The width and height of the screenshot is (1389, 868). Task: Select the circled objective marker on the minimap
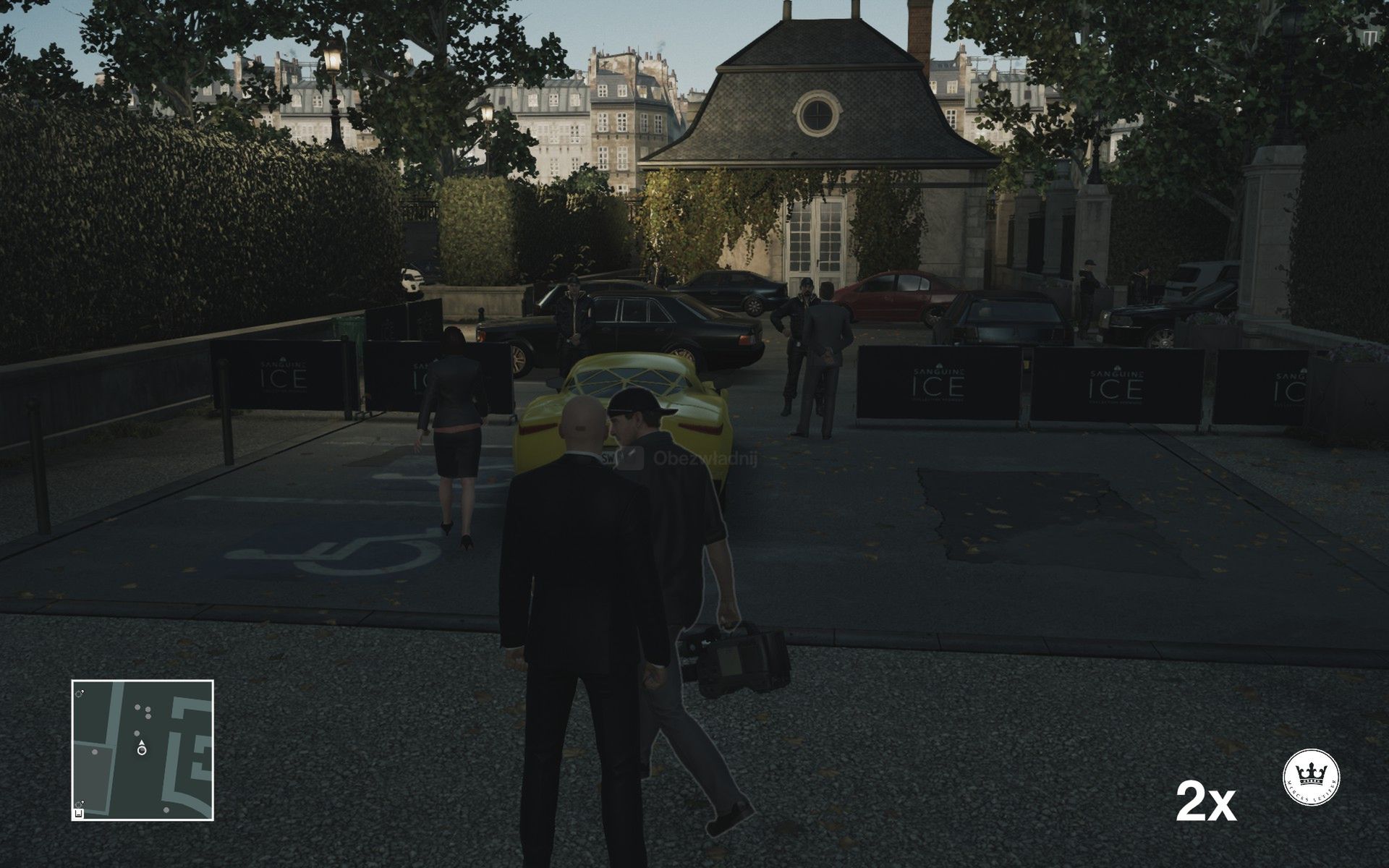pyautogui.click(x=142, y=750)
